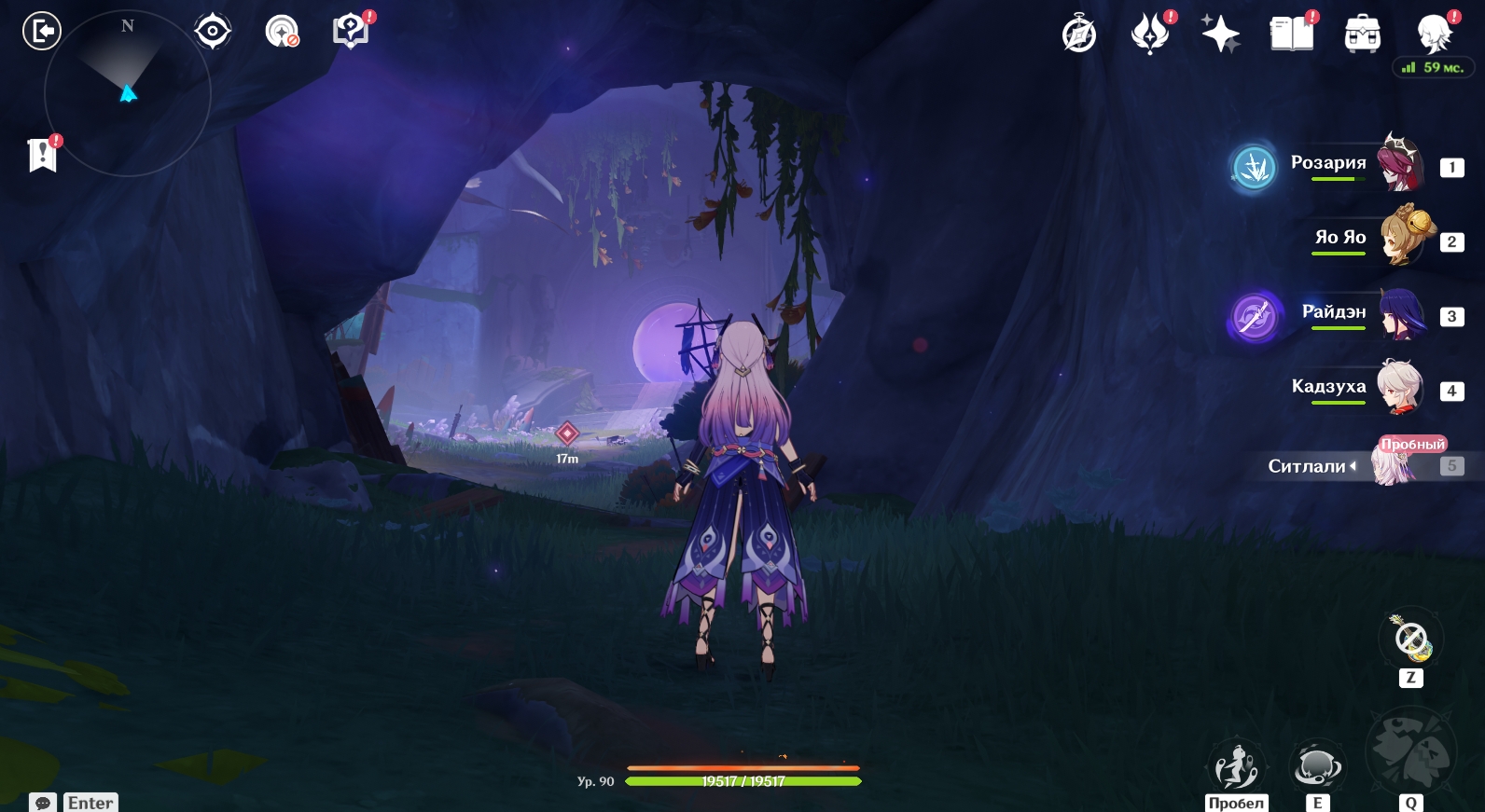Open the wish four-pointed star icon
The height and width of the screenshot is (812, 1485).
[x=1220, y=34]
